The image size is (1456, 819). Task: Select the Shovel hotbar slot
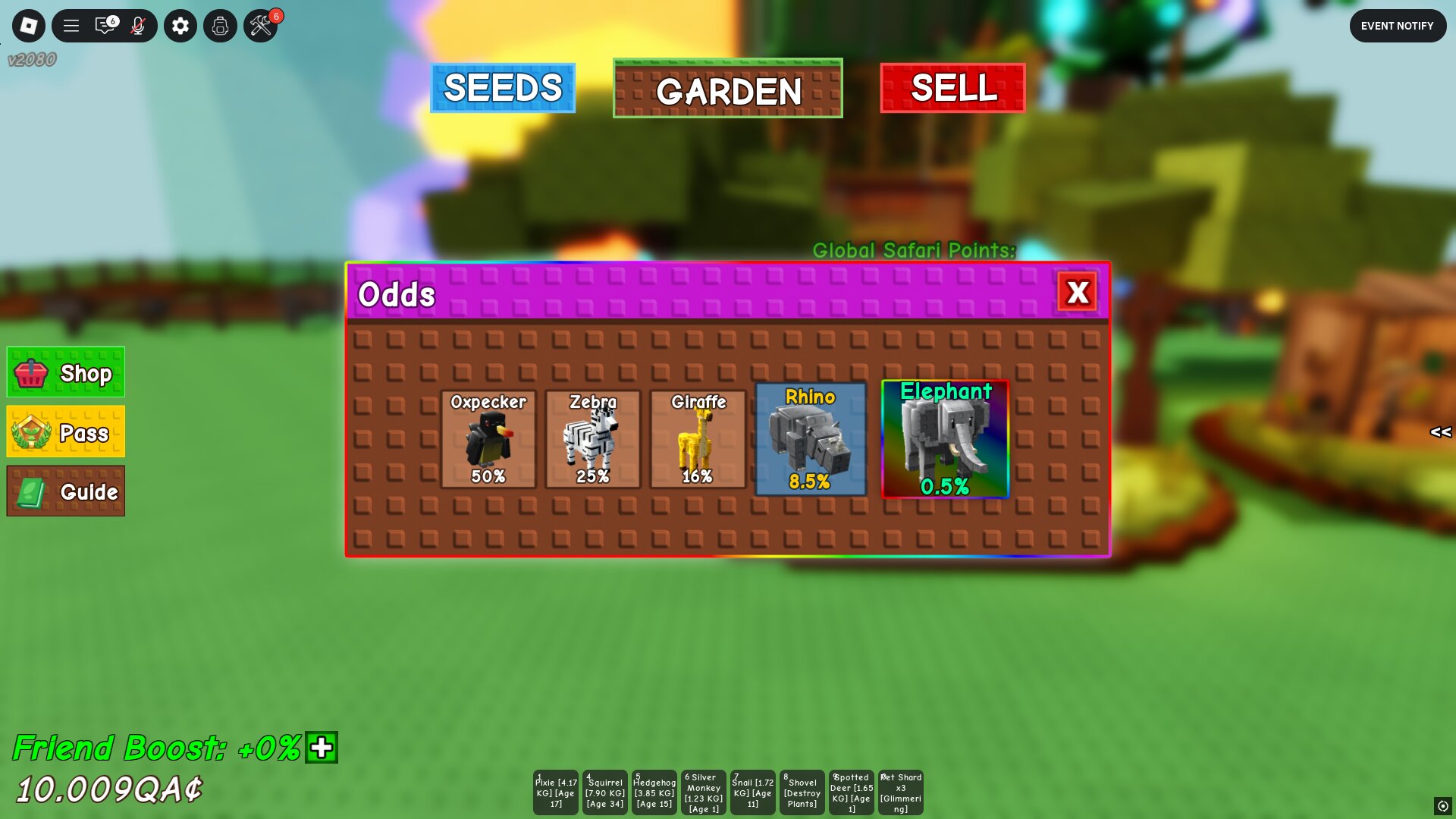pos(802,792)
